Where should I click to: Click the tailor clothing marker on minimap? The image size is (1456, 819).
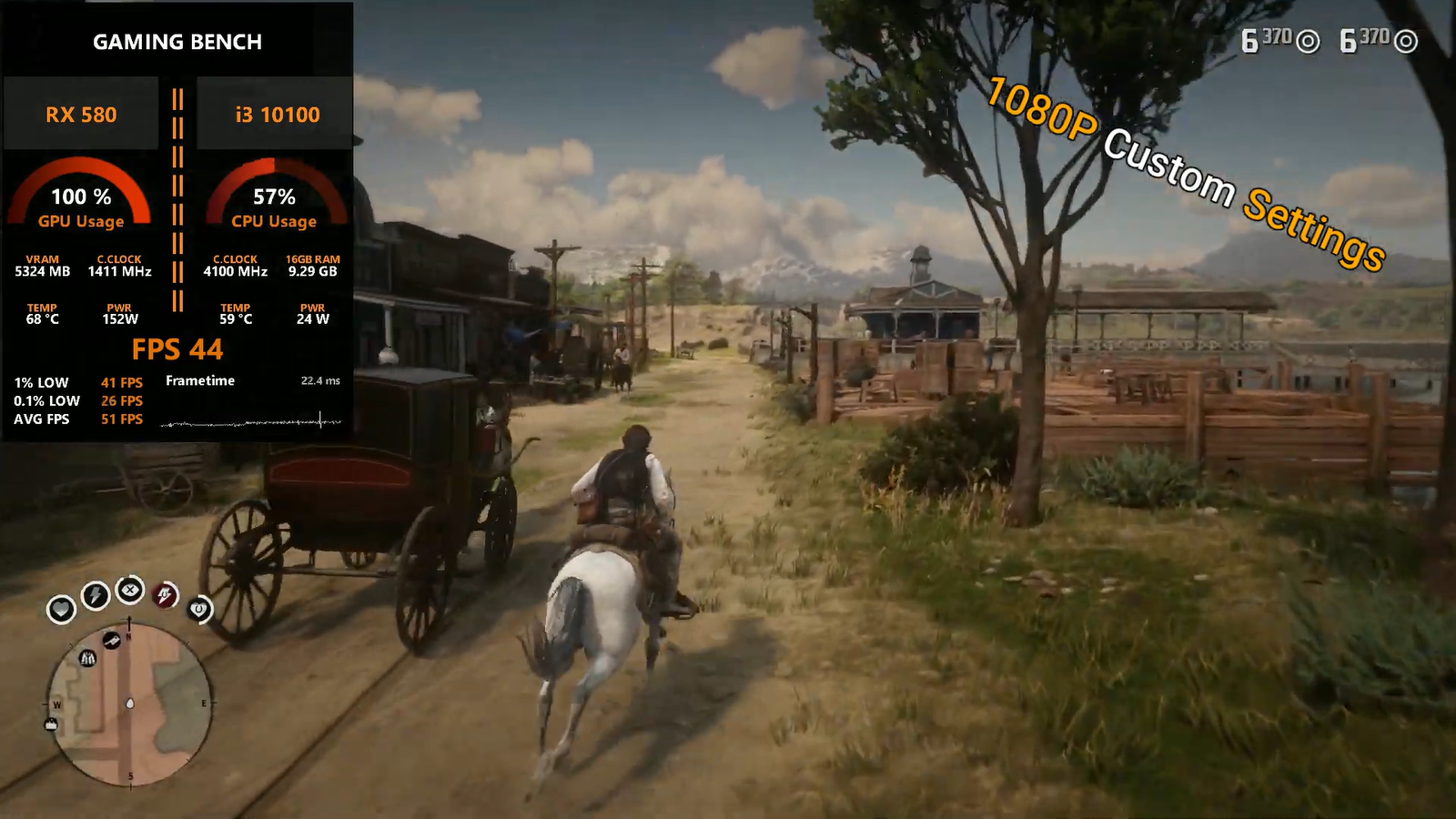point(87,657)
